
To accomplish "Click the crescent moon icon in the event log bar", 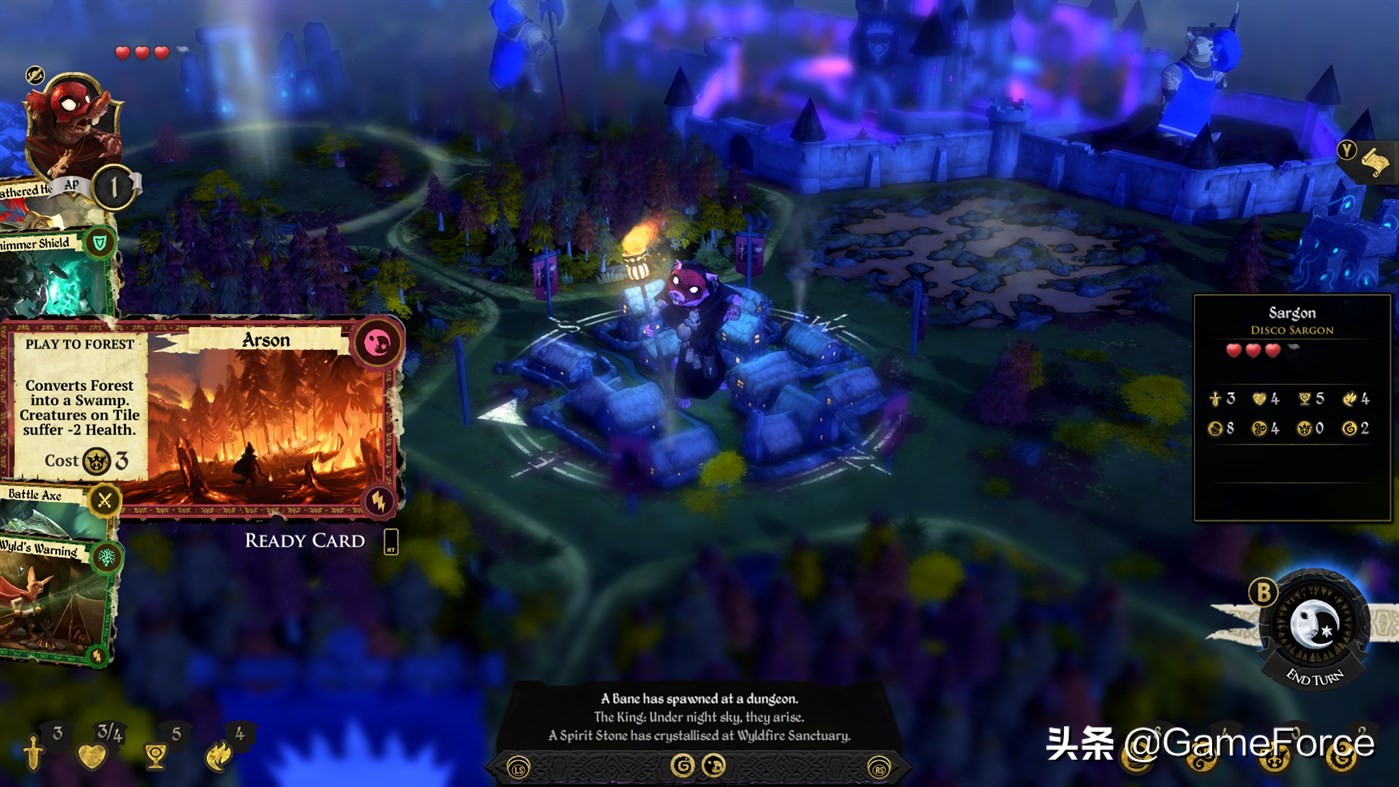I will pos(714,766).
